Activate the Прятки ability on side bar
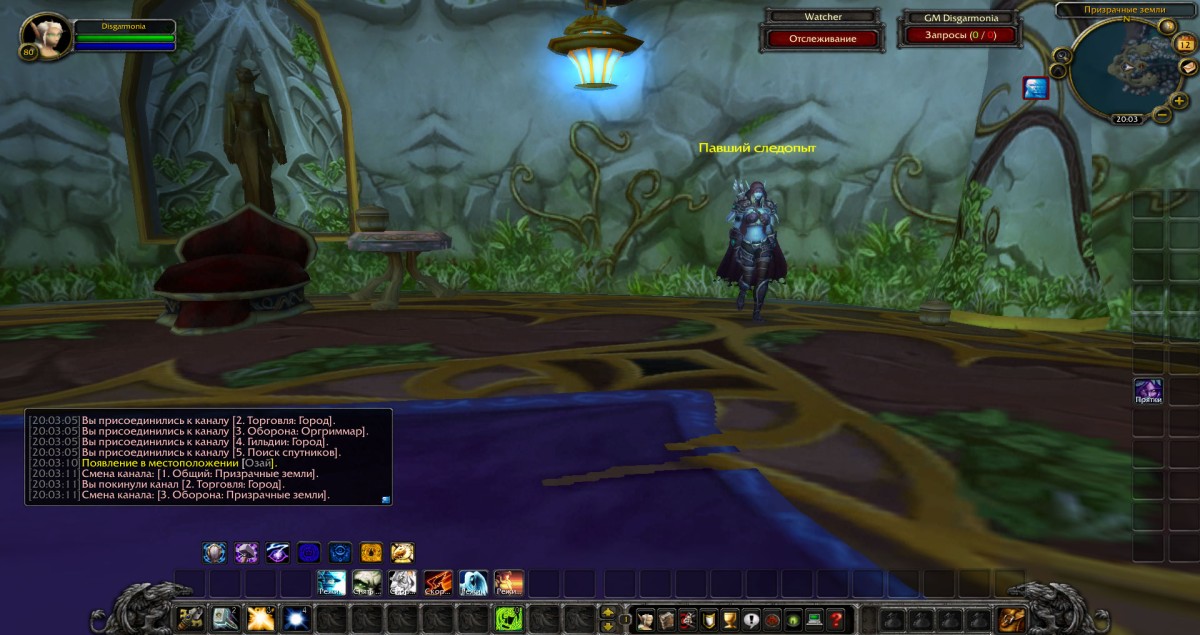Image resolution: width=1200 pixels, height=635 pixels. 1148,391
